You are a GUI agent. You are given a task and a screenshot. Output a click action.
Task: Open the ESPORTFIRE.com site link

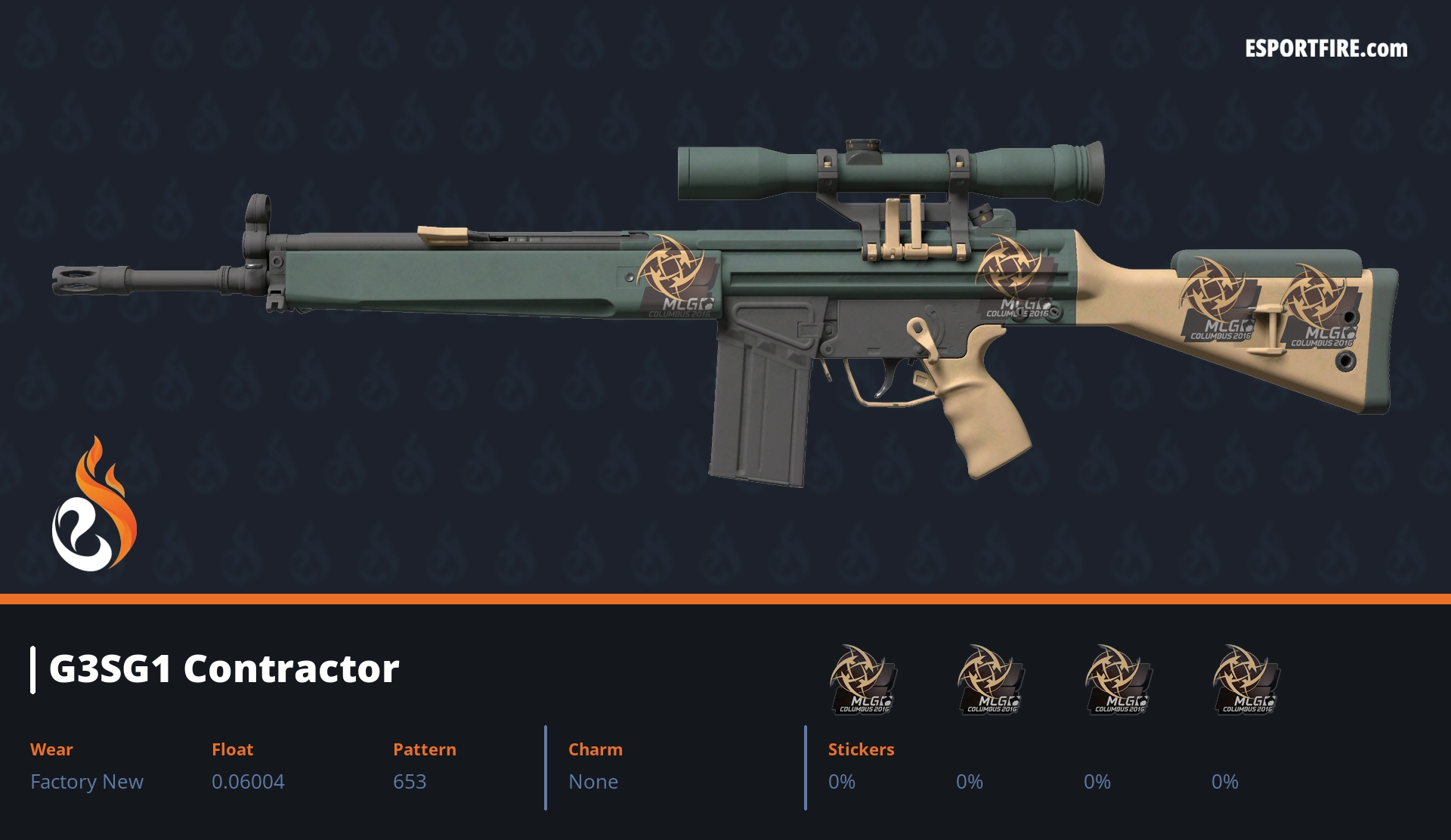tap(1326, 49)
